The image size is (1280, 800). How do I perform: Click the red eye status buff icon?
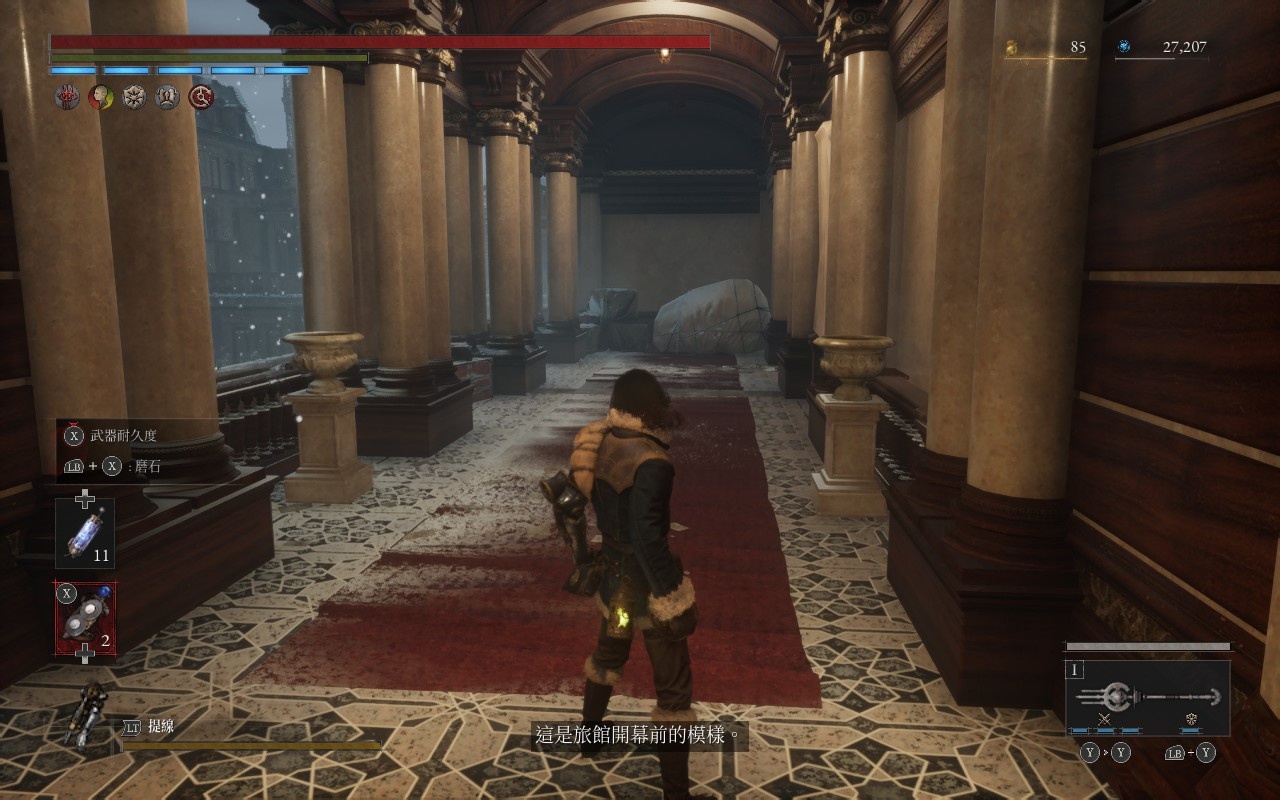(x=67, y=97)
